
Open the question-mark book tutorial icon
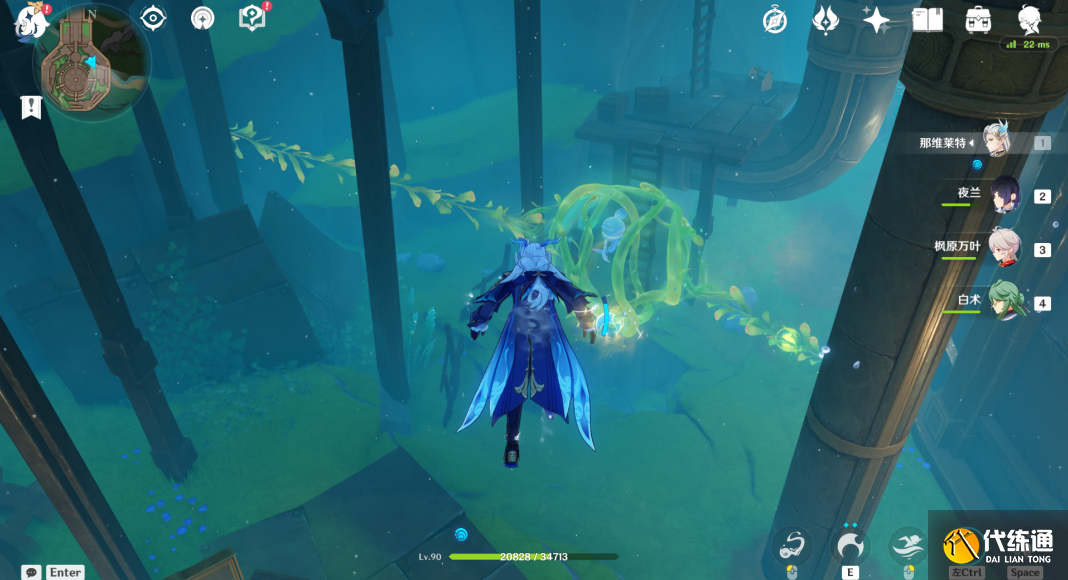252,18
